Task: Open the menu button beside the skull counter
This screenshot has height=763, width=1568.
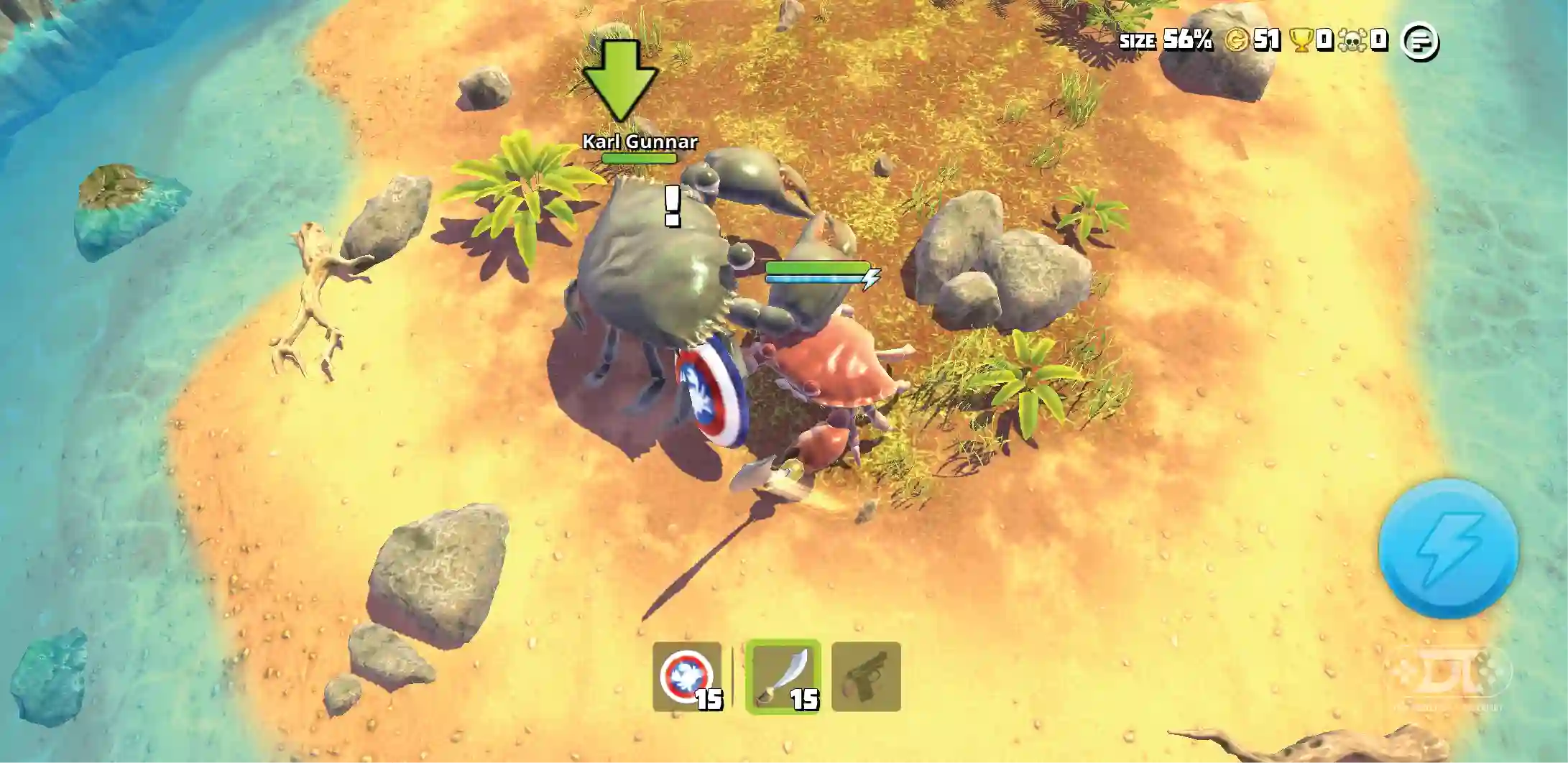Action: click(1420, 42)
